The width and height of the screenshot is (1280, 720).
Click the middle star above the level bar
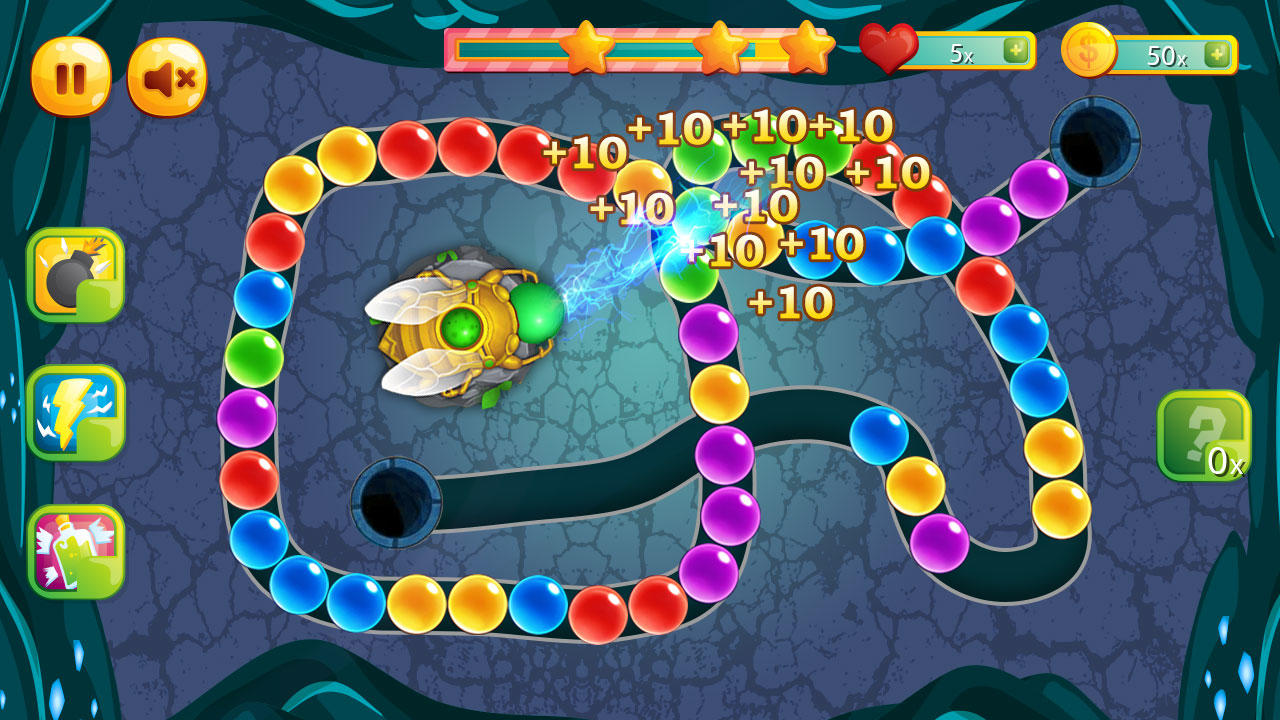723,48
